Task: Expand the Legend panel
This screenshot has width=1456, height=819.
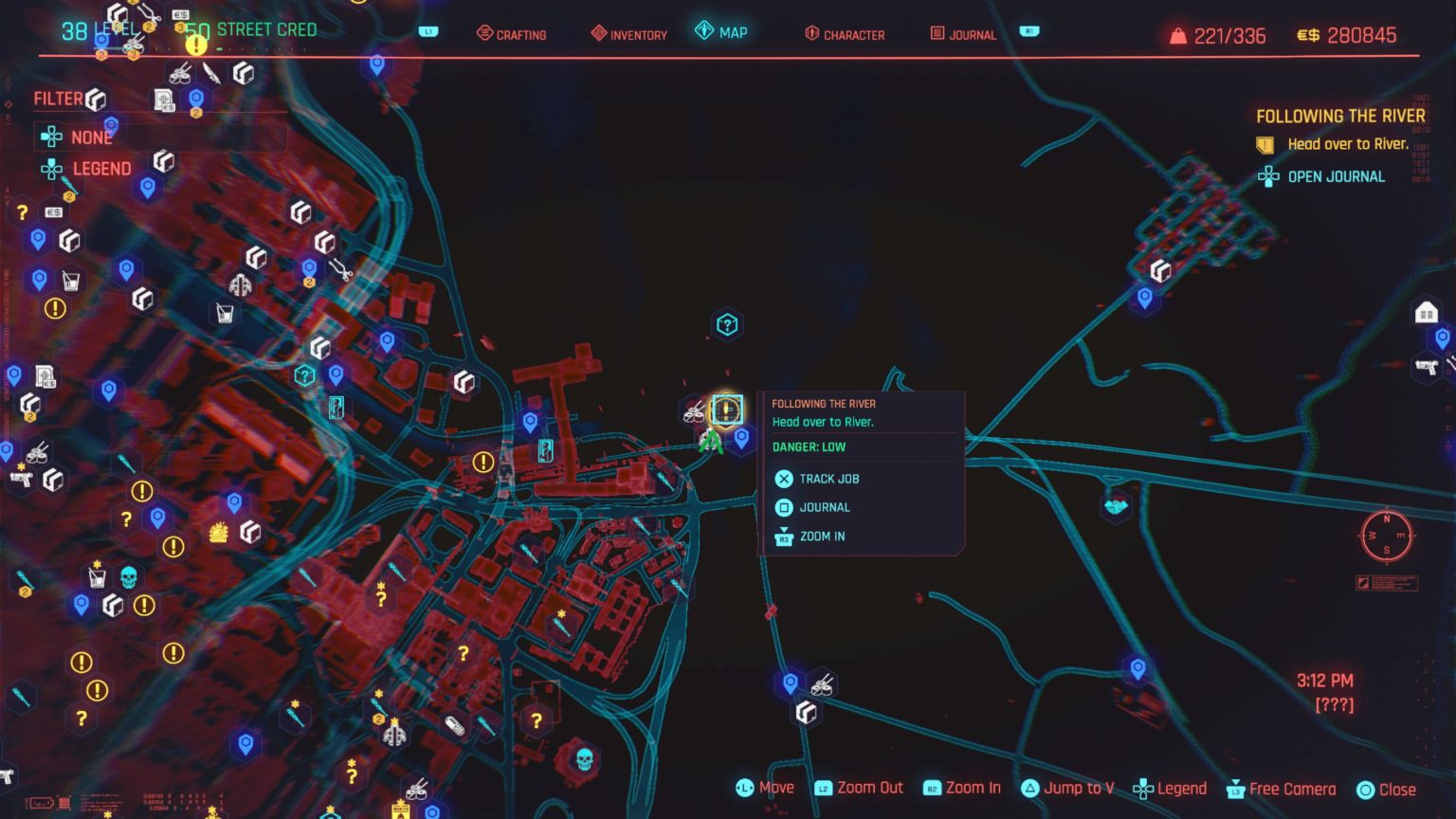Action: click(x=101, y=169)
